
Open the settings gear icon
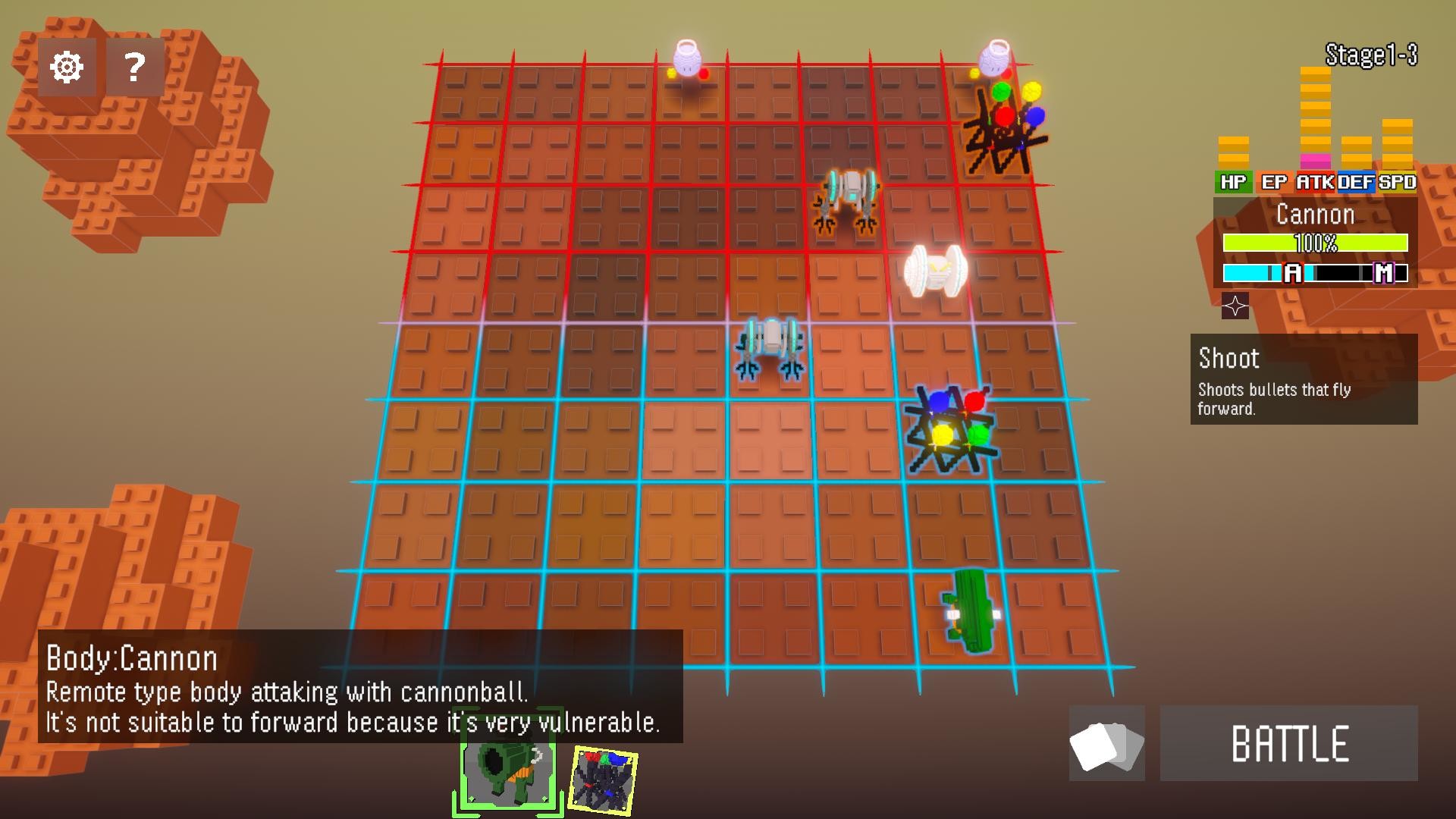click(67, 67)
